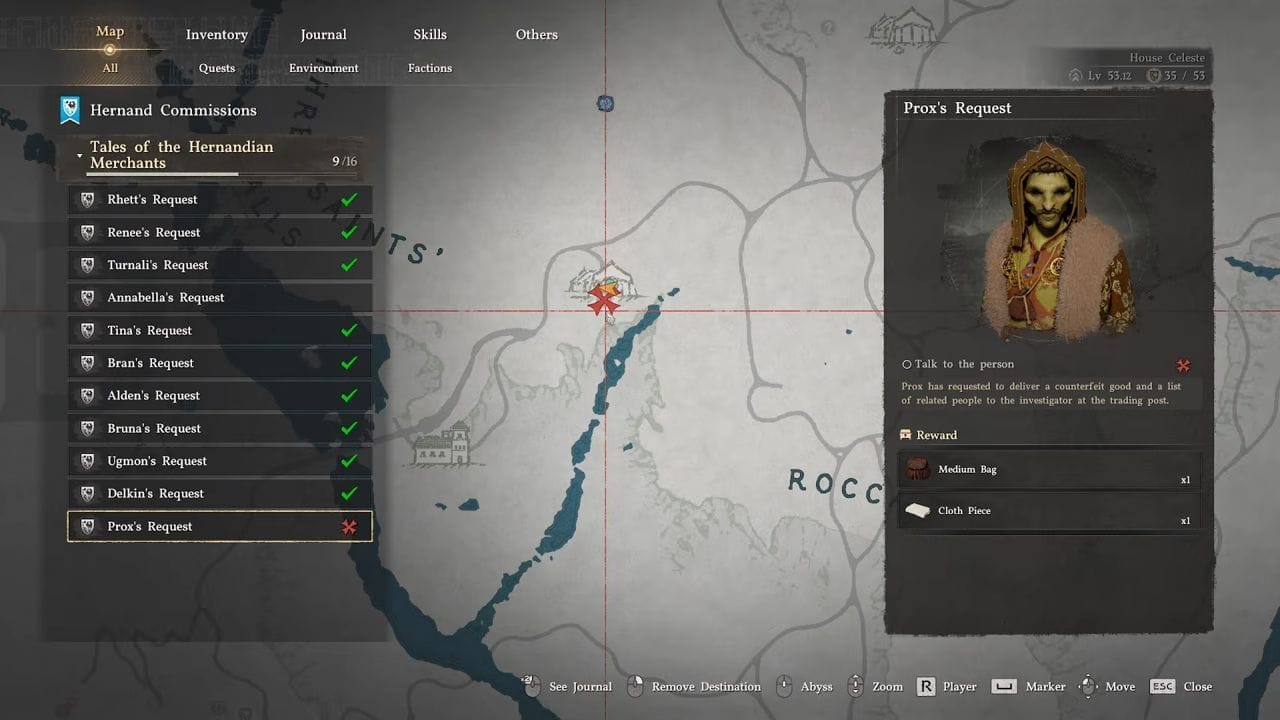
Task: Click the red quest marker on the map
Action: click(x=603, y=300)
